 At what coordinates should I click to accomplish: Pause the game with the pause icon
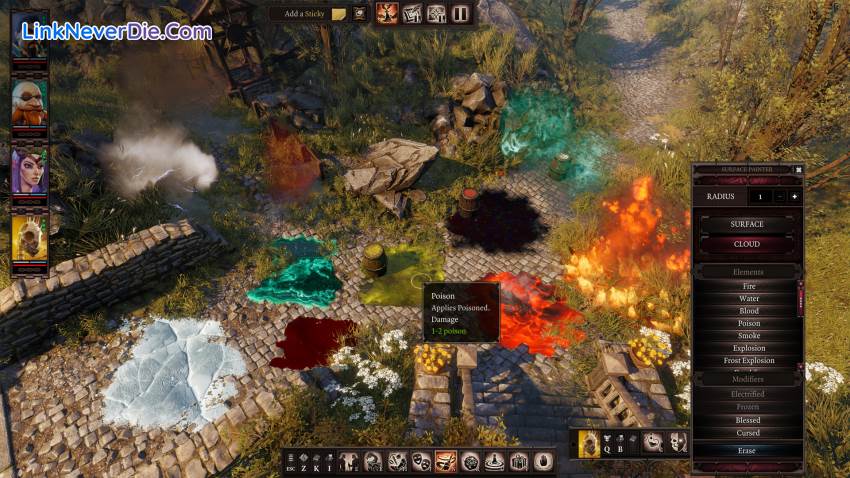(460, 14)
